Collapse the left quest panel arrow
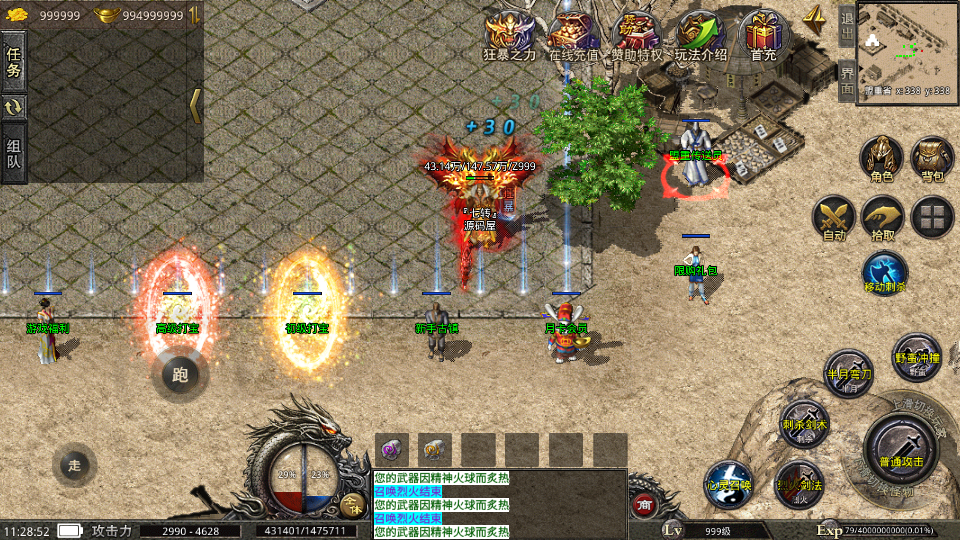 [195, 105]
